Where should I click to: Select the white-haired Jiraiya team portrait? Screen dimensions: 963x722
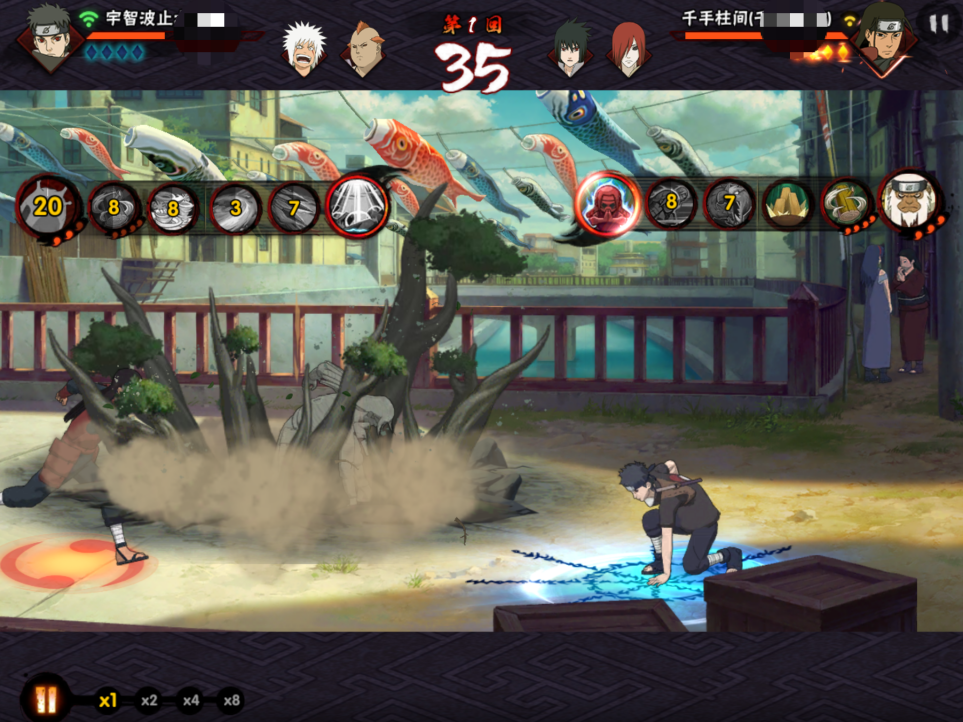[x=303, y=48]
